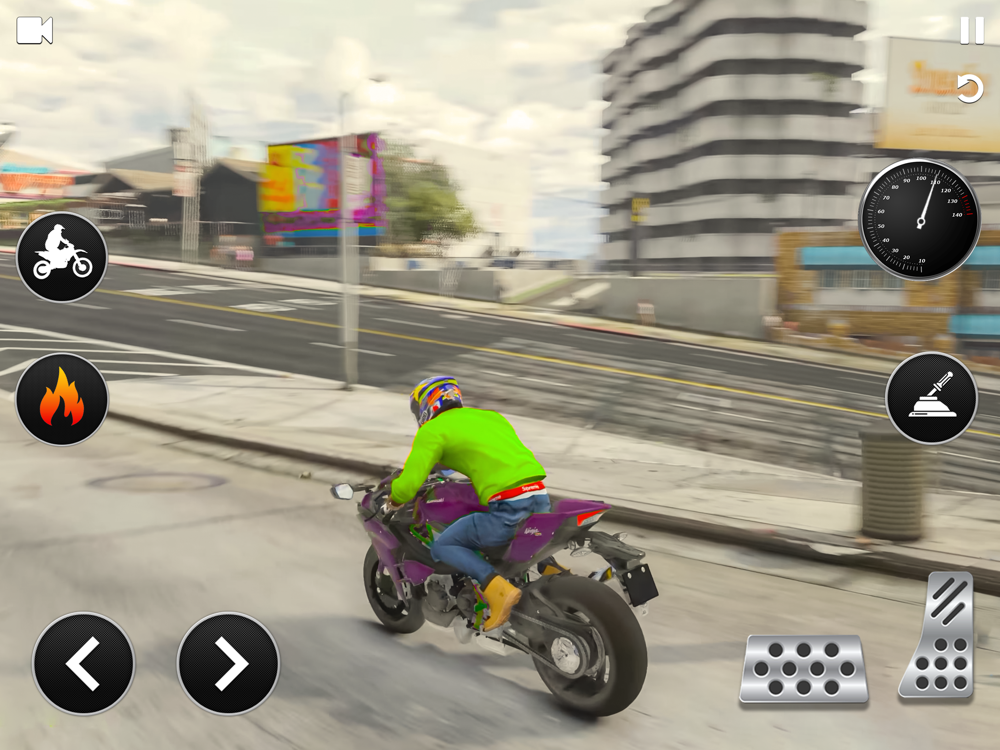This screenshot has width=1000, height=750.
Task: Tap the gear shift lever button
Action: click(931, 398)
